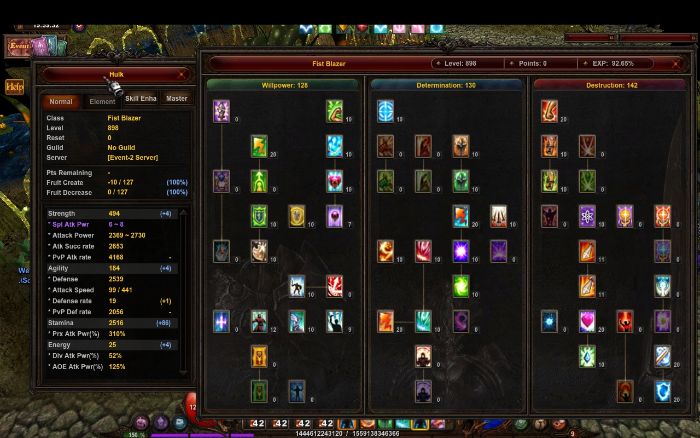Select the white atom skill in Destruction
The image size is (700, 438).
tap(587, 216)
